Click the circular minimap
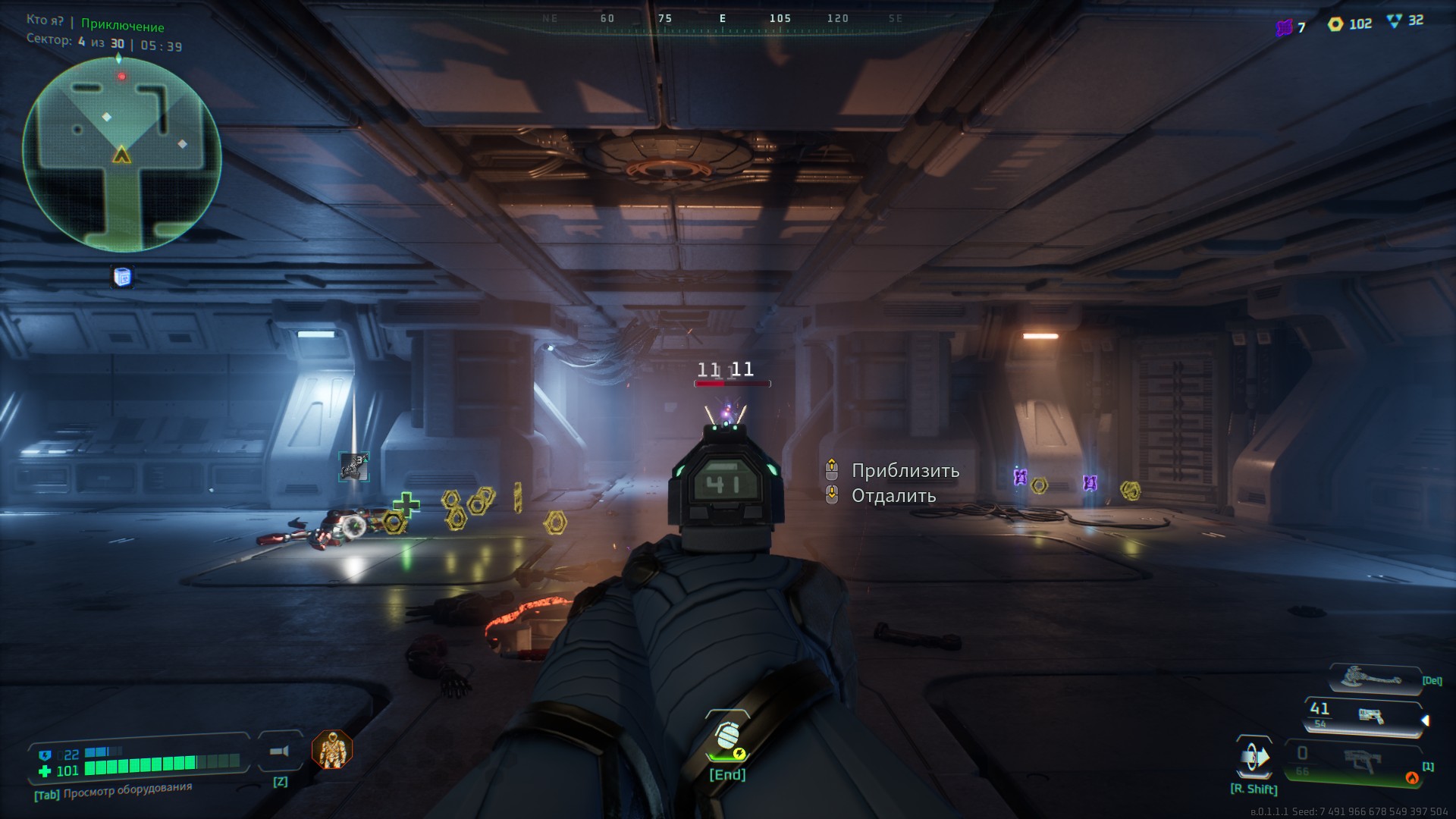1456x819 pixels. click(x=121, y=155)
